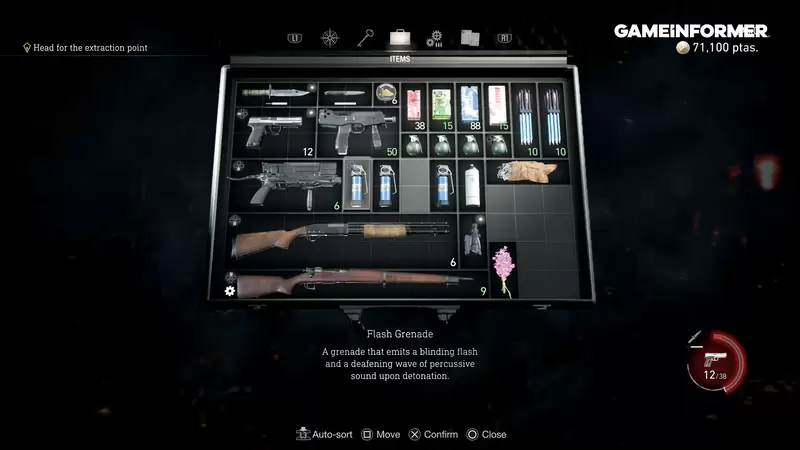Click the gear icon on the case
Image resolution: width=800 pixels, height=450 pixels.
[229, 290]
